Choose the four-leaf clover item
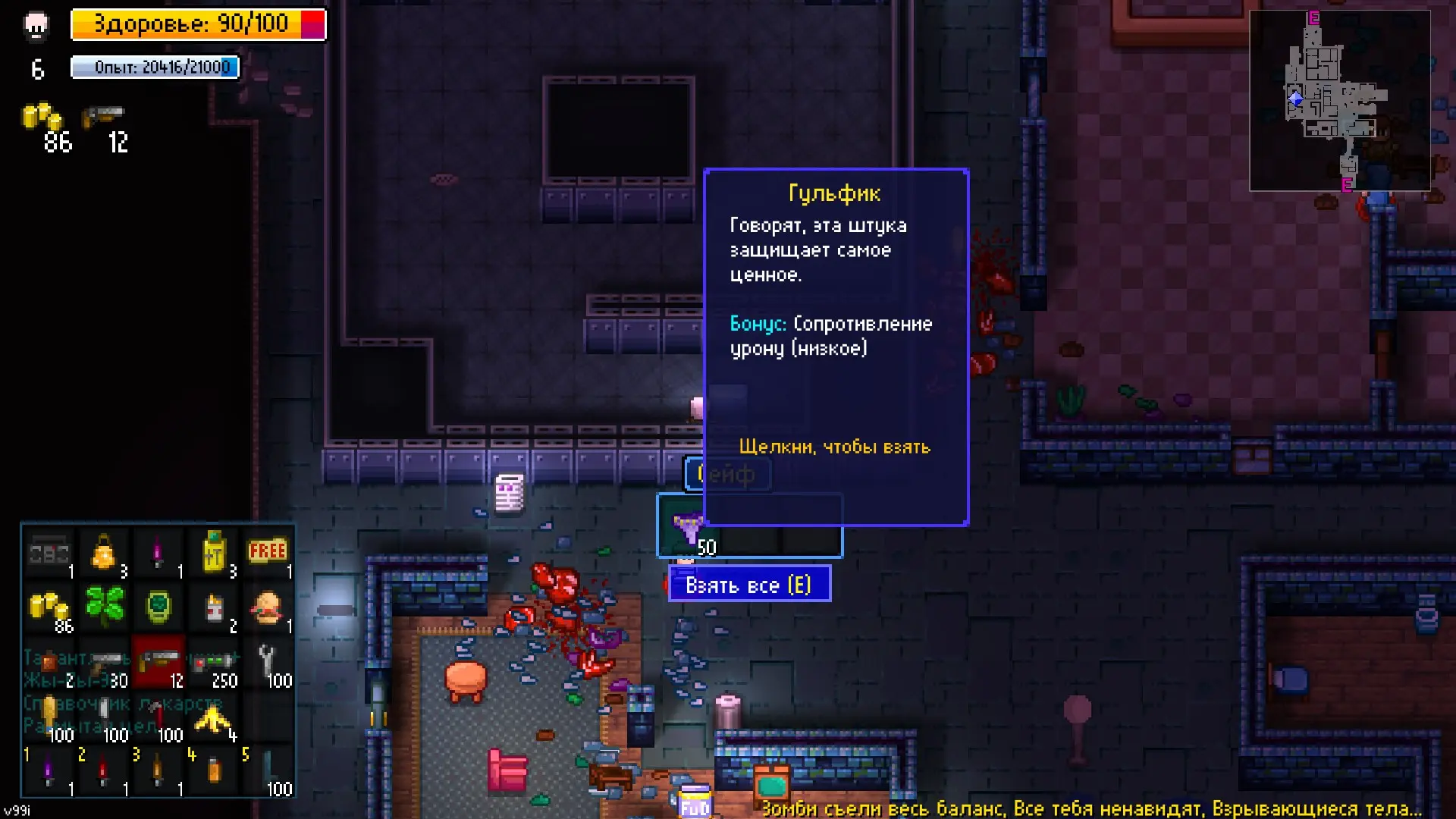 pyautogui.click(x=105, y=606)
